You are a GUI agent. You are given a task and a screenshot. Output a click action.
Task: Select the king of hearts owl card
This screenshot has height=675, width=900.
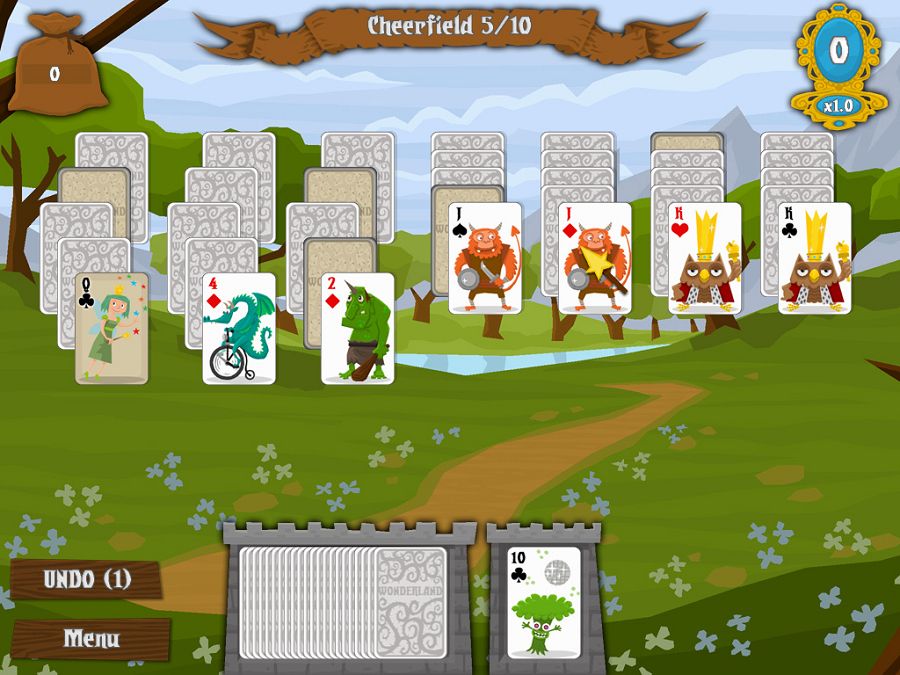point(705,258)
